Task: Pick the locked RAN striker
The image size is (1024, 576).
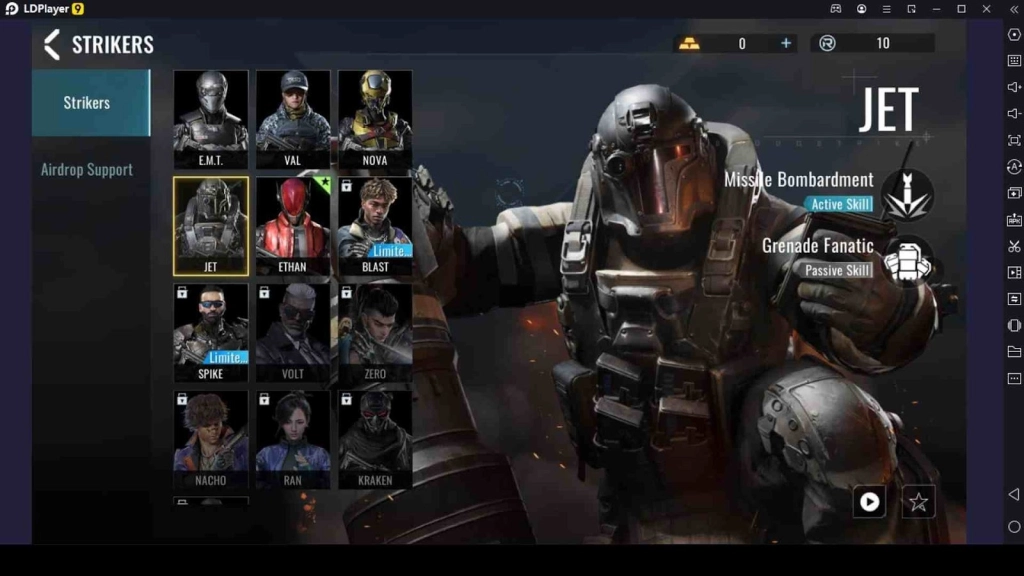Action: pos(293,438)
